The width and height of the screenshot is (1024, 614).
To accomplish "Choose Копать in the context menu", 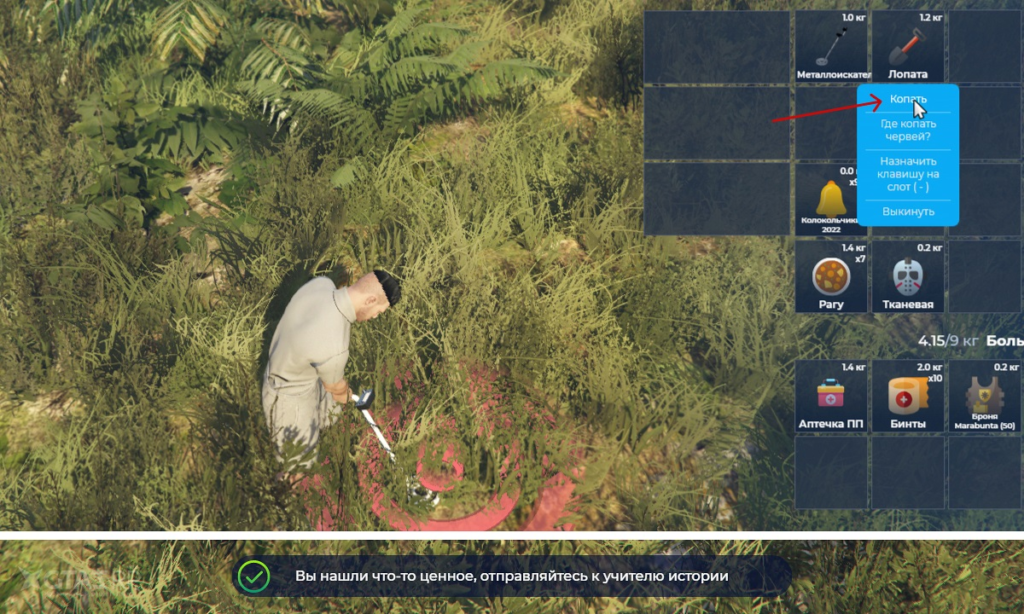I will [908, 99].
